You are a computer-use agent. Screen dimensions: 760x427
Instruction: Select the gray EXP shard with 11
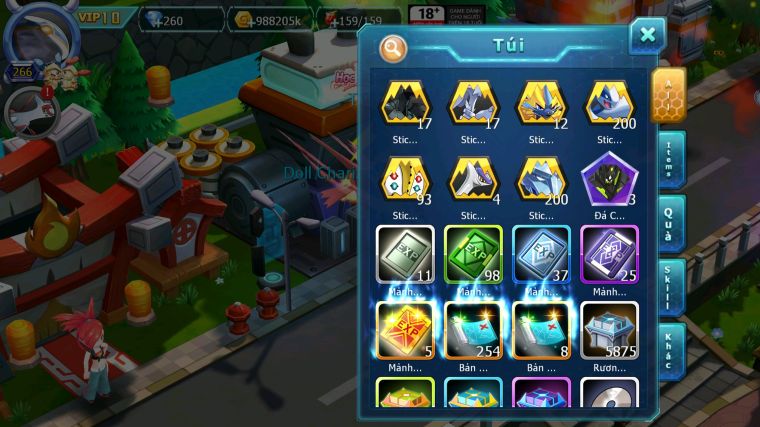pos(405,254)
